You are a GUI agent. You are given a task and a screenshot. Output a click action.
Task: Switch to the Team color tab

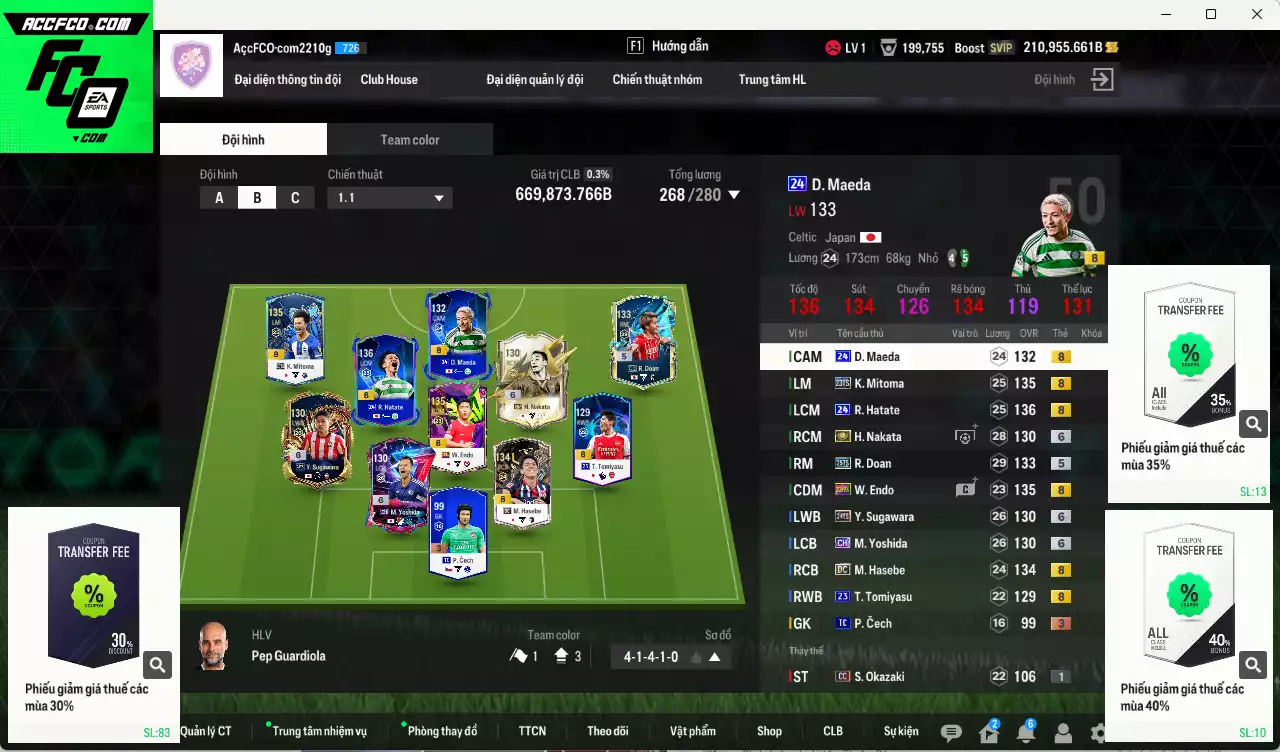[409, 140]
